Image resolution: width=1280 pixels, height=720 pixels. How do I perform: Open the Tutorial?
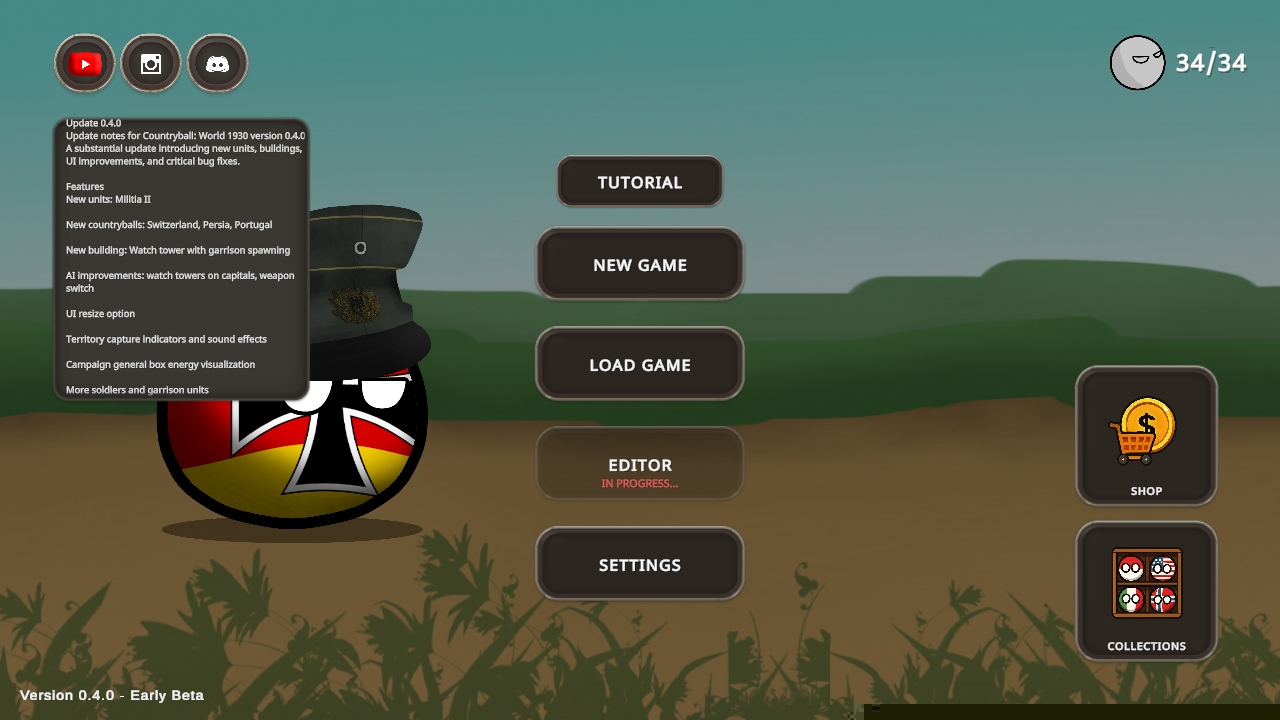[640, 182]
